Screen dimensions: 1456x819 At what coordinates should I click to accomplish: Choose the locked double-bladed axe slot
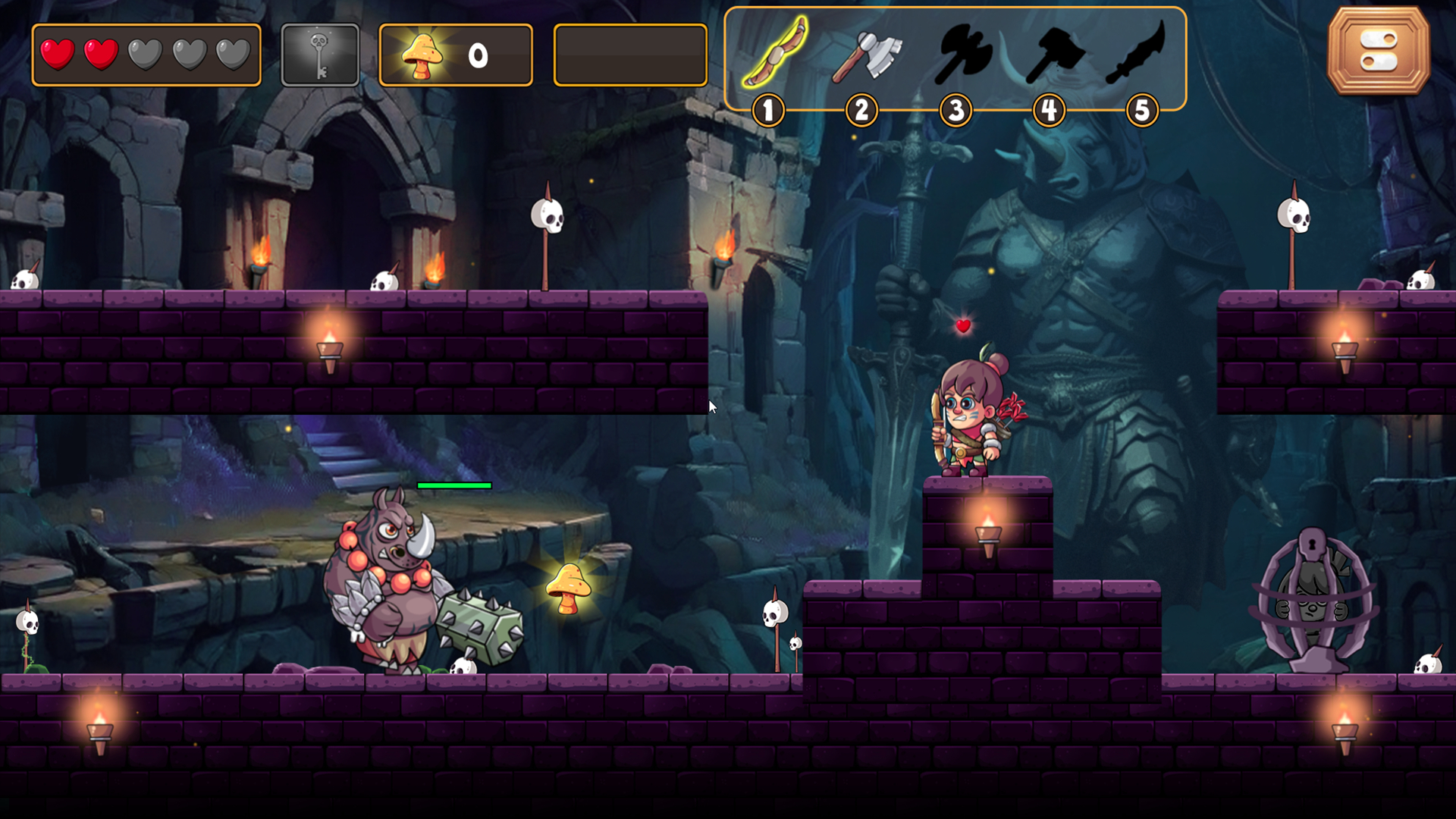(x=961, y=53)
